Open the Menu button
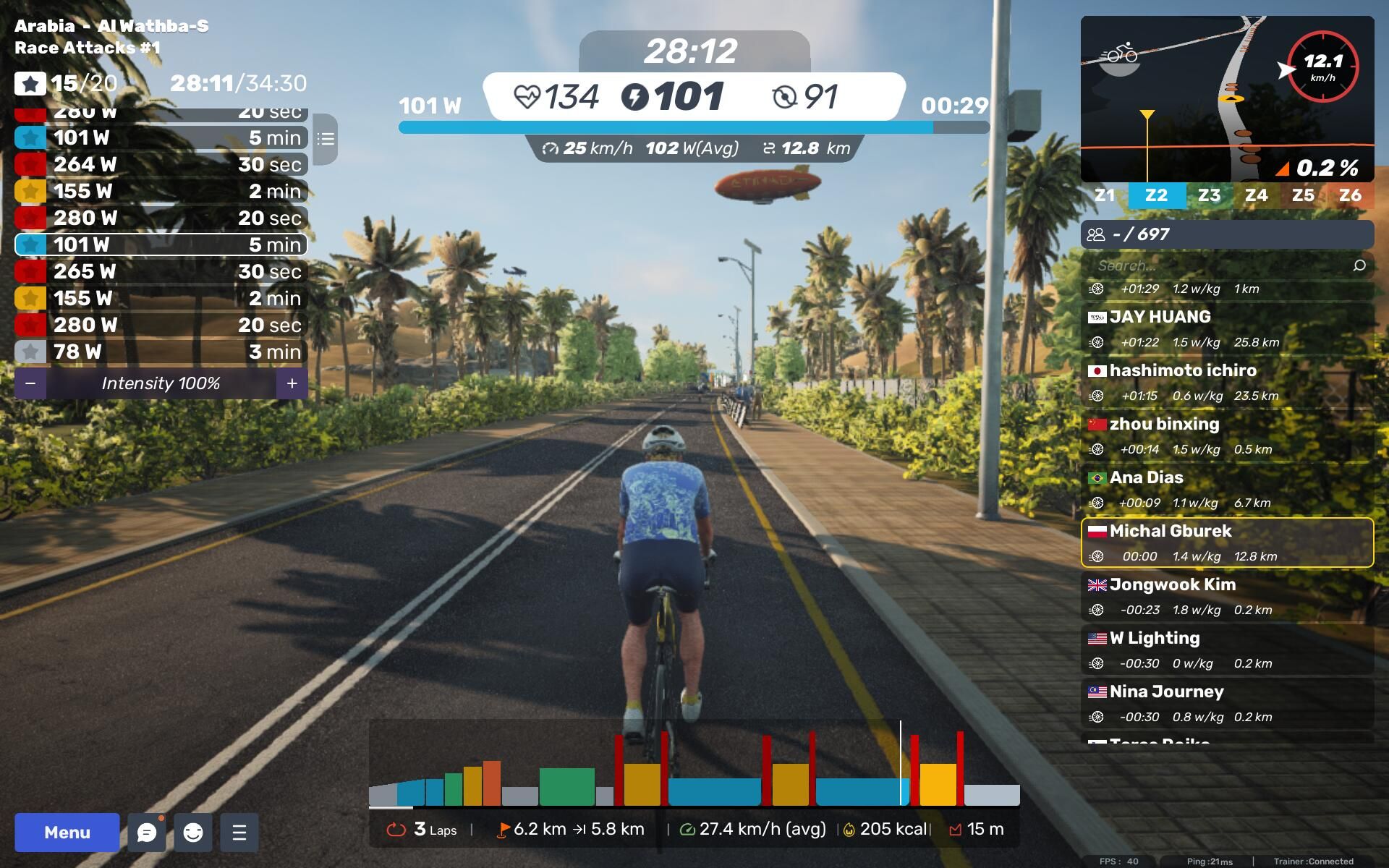Viewport: 1389px width, 868px height. 67,832
